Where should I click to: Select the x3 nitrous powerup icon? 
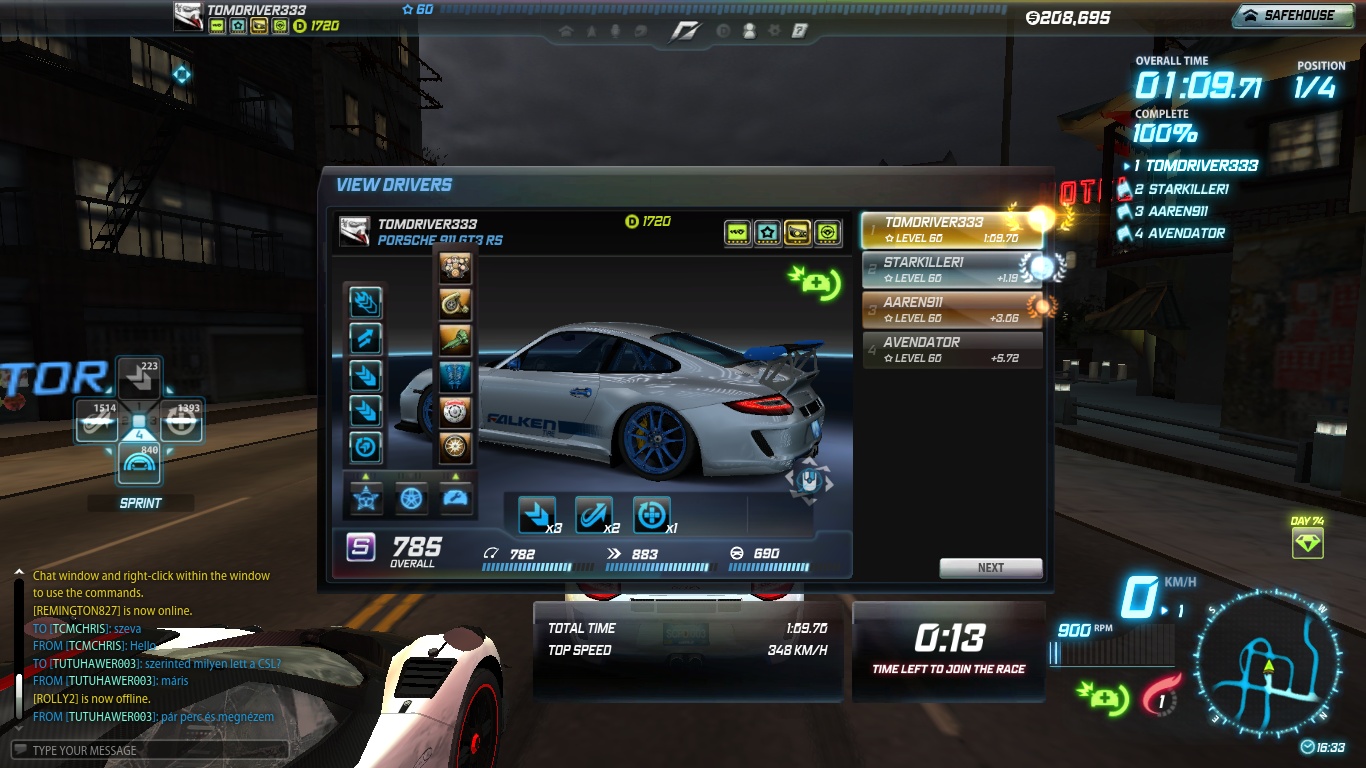click(x=537, y=515)
